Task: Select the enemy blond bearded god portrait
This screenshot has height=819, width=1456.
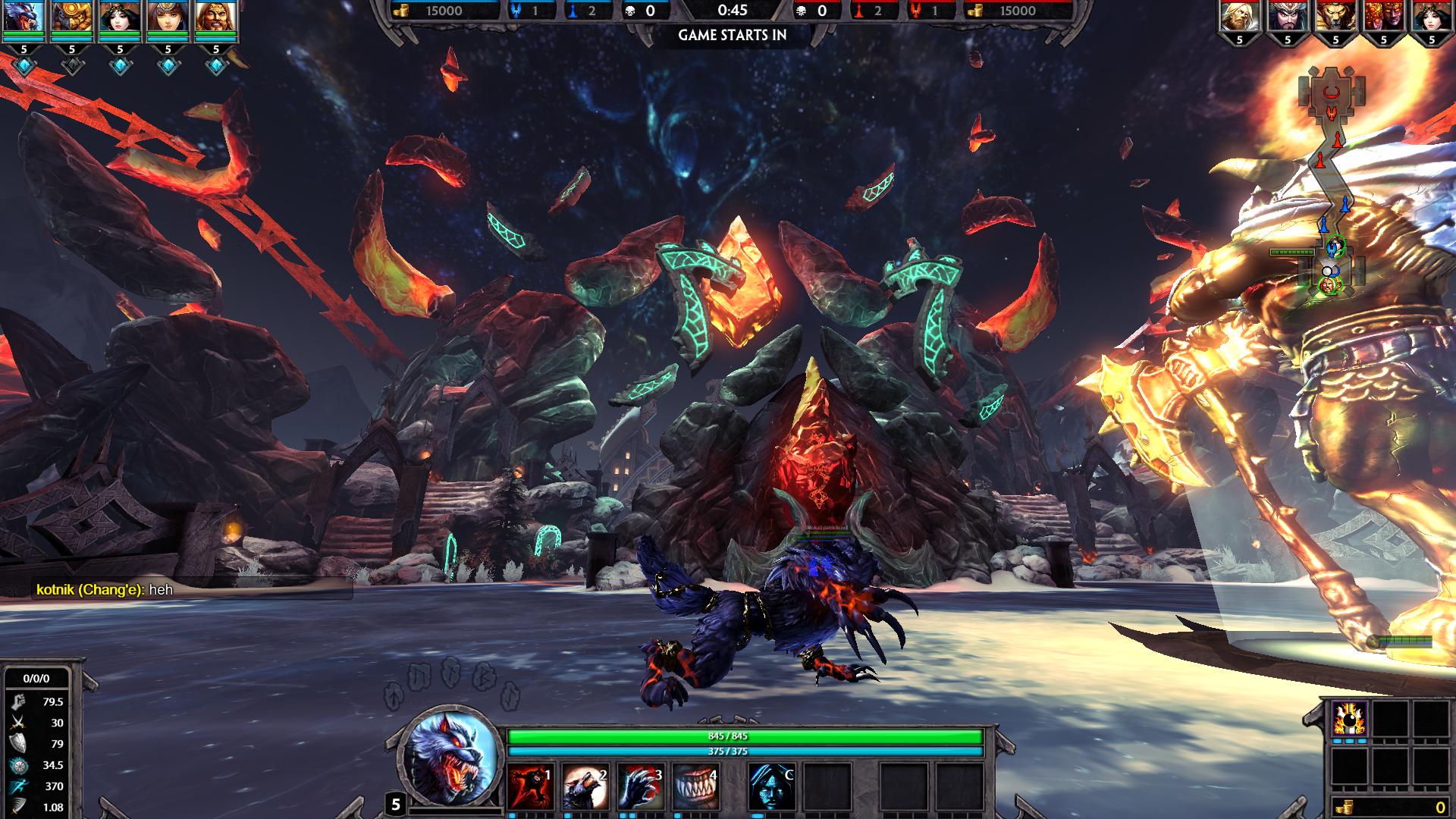Action: coord(1239,17)
